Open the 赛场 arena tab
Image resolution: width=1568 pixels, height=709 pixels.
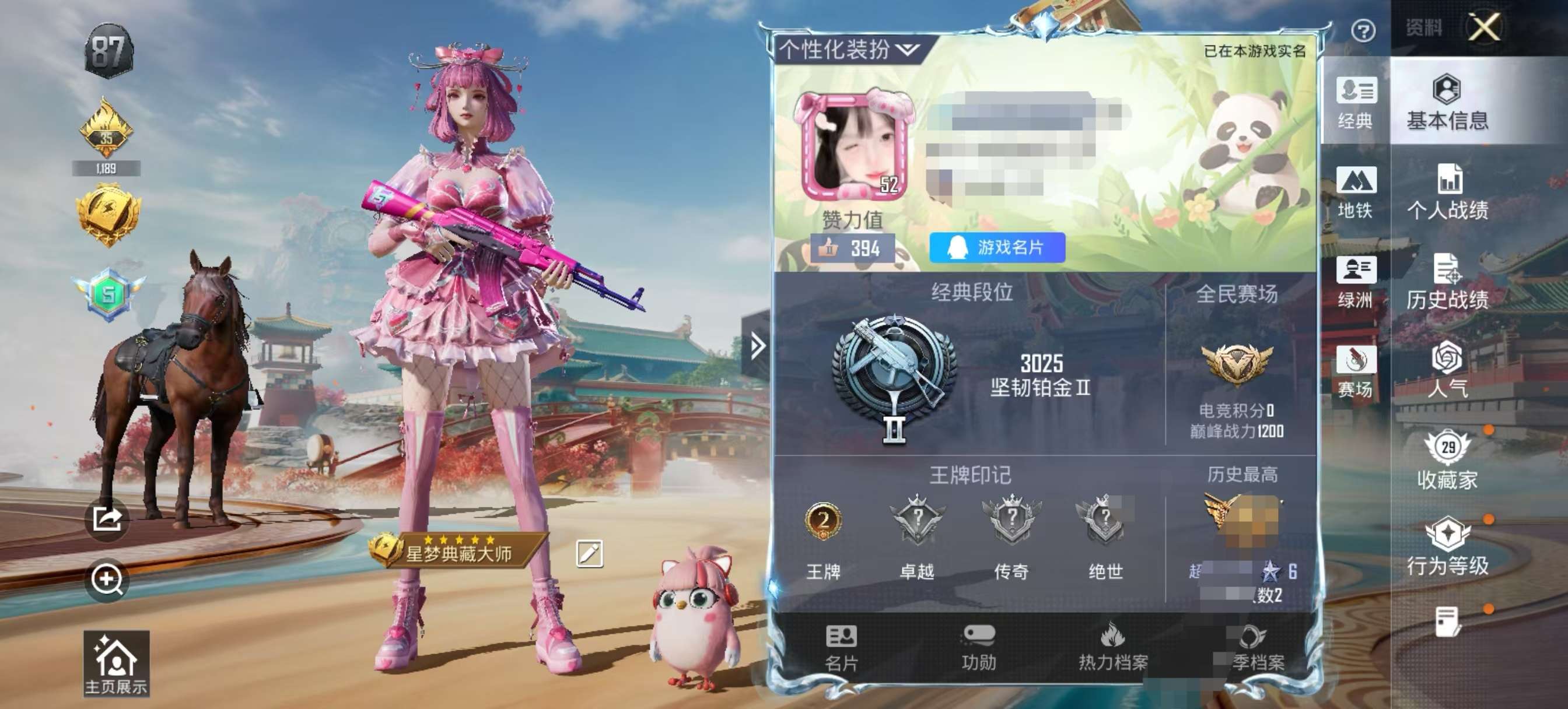tap(1355, 371)
